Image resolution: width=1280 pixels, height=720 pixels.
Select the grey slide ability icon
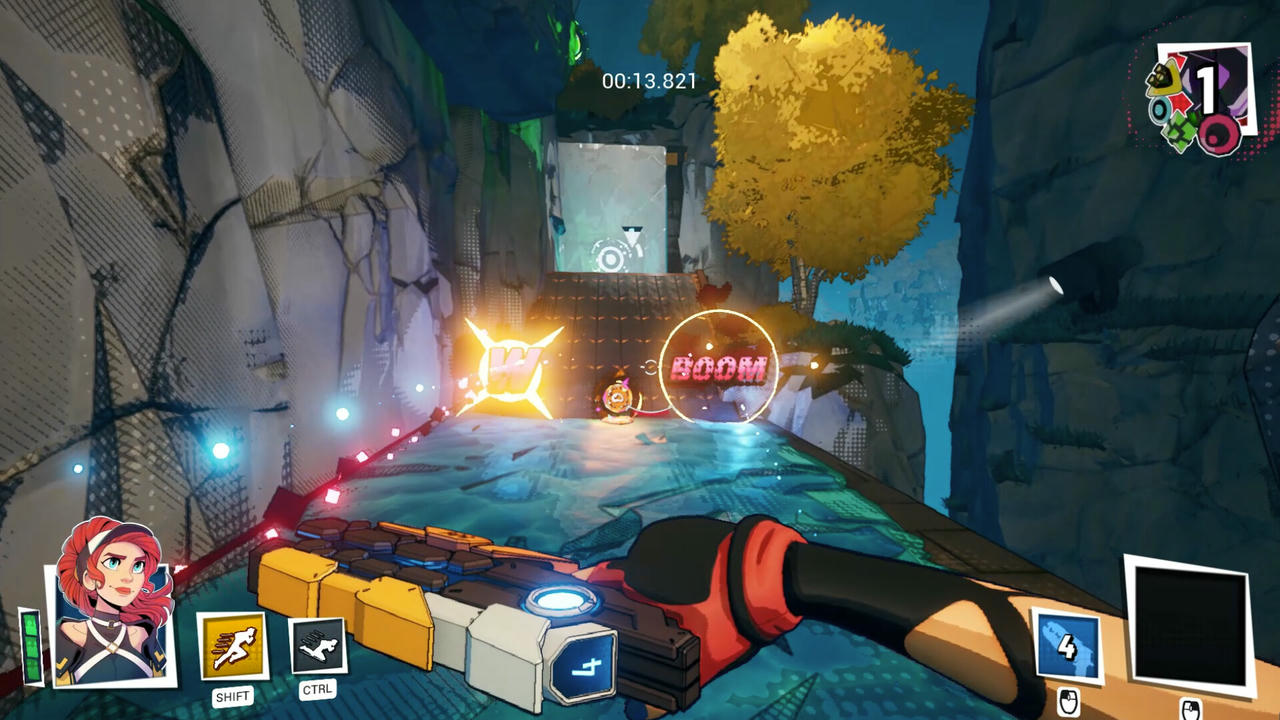(318, 646)
